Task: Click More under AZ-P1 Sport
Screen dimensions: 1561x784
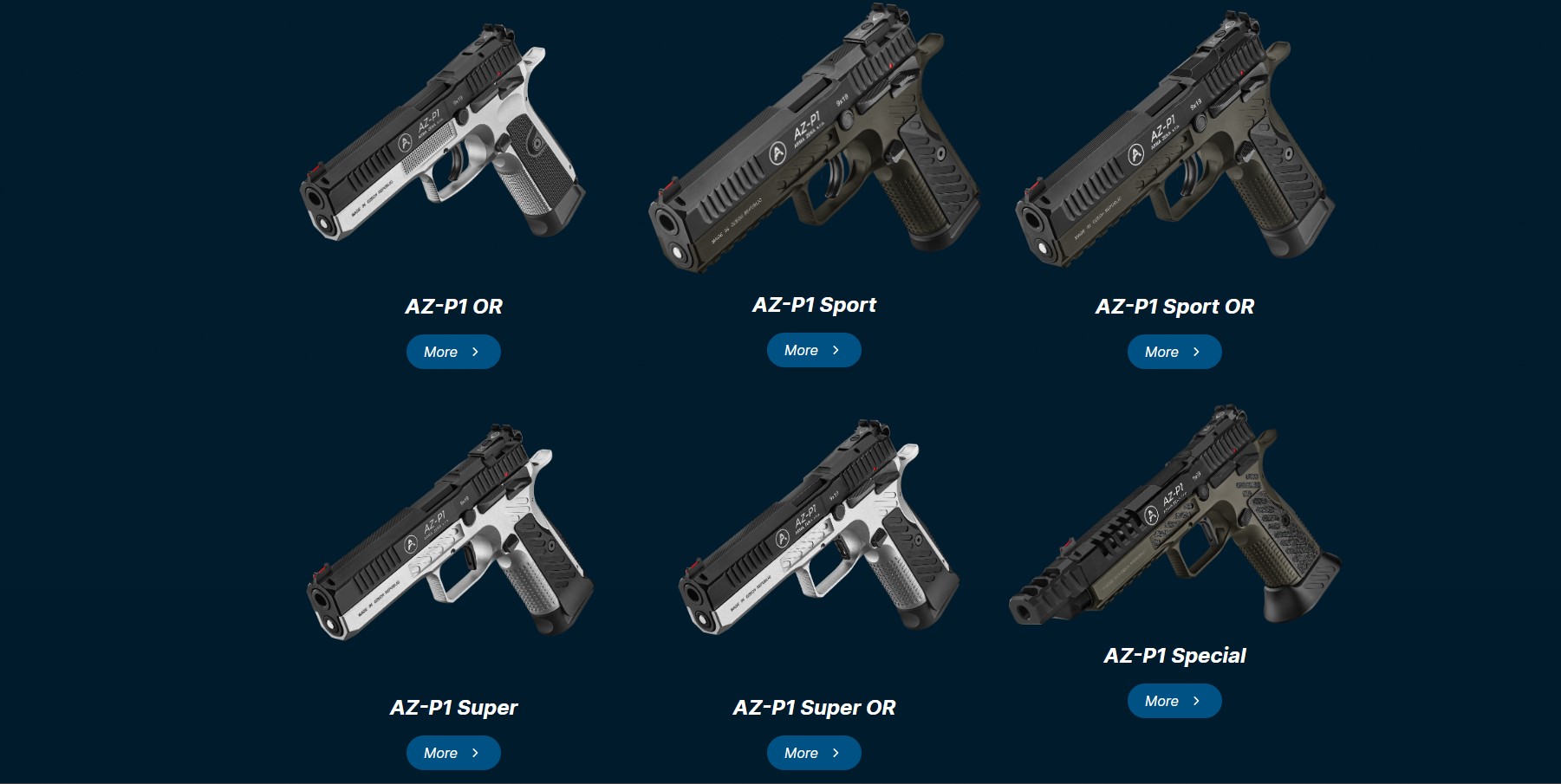Action: point(814,350)
